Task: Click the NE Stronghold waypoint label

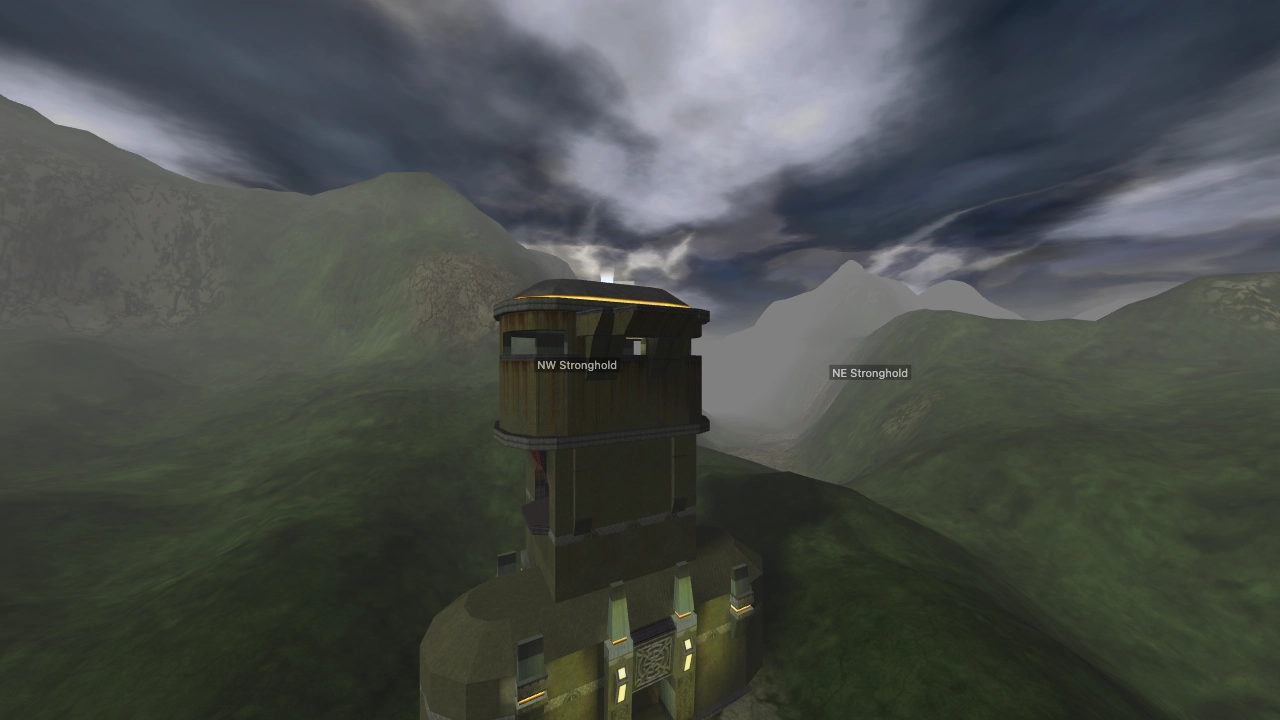Action: click(868, 372)
